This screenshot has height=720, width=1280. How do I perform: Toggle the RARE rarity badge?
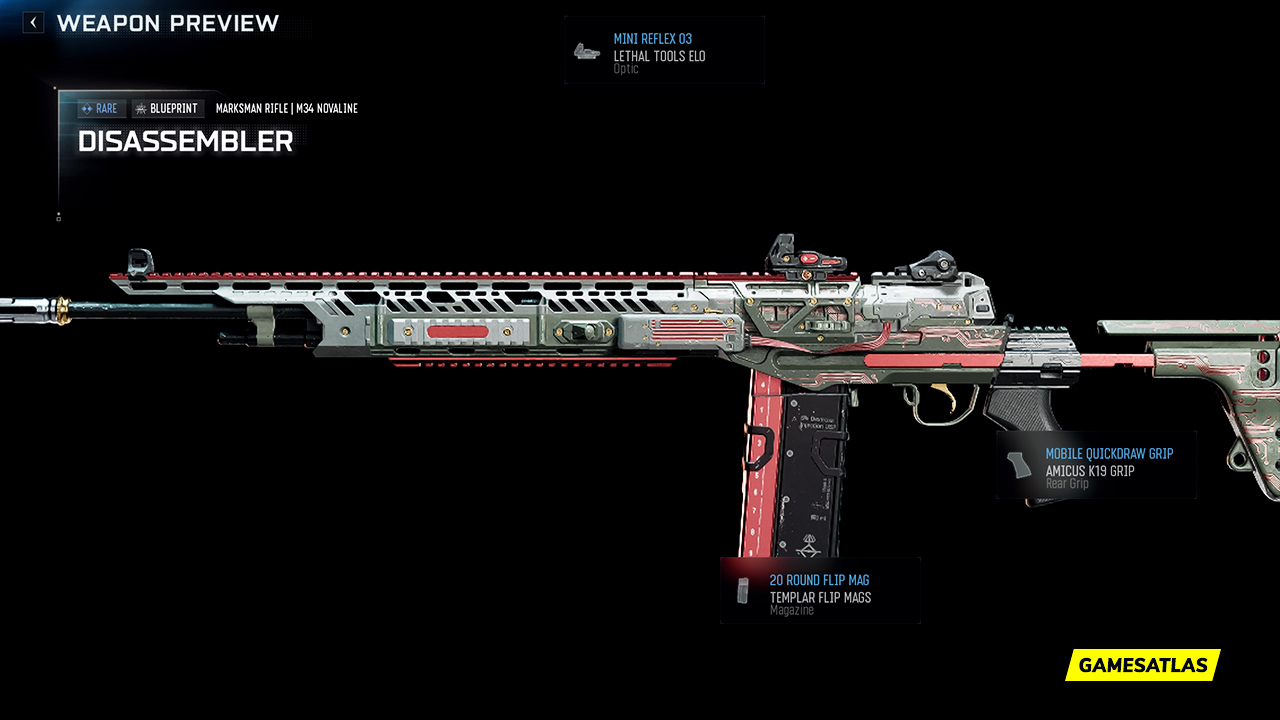[100, 108]
